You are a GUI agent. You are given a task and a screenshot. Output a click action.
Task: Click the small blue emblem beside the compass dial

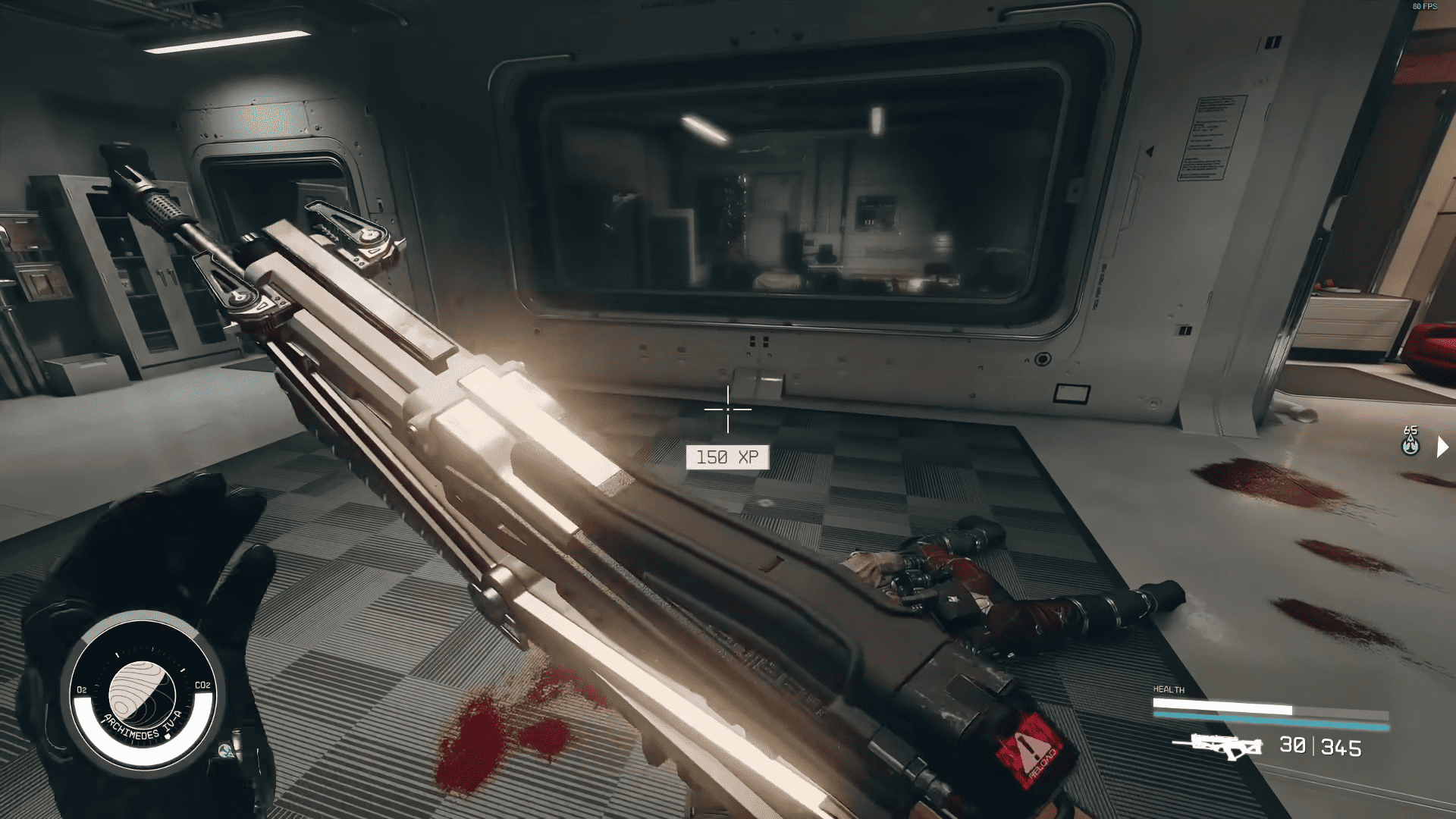coord(225,750)
